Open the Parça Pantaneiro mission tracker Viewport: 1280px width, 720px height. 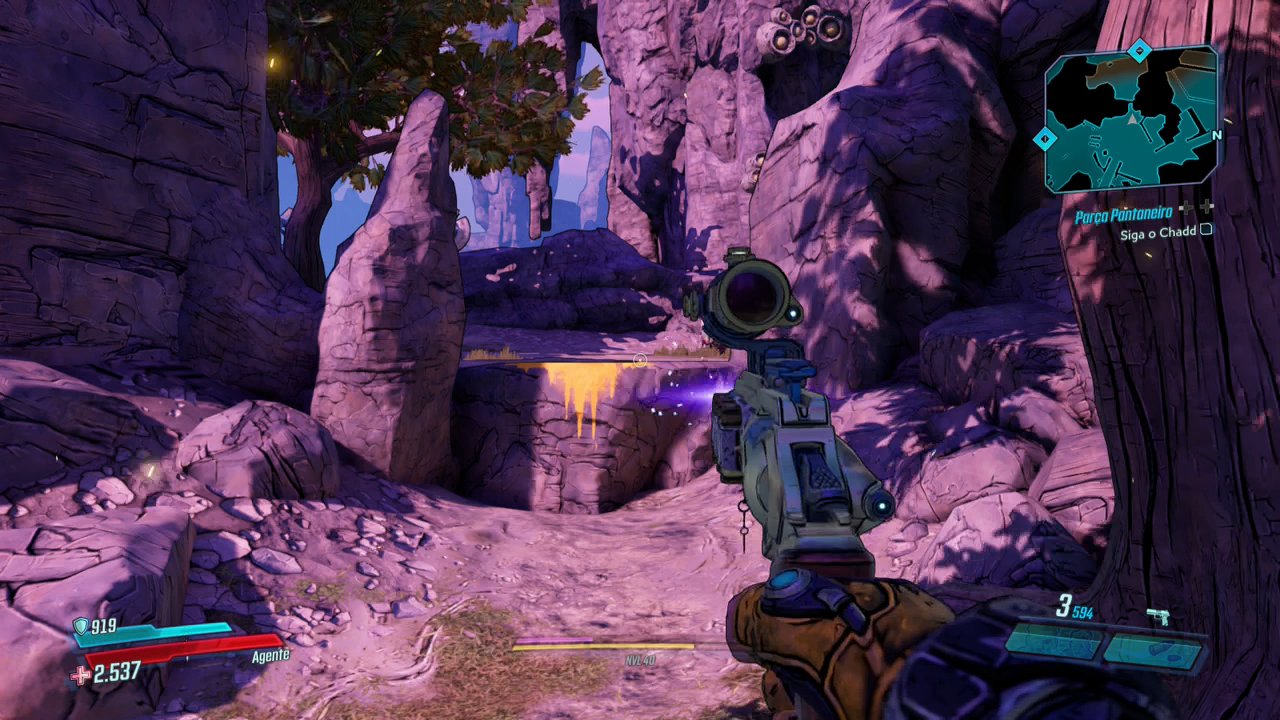pos(1125,215)
